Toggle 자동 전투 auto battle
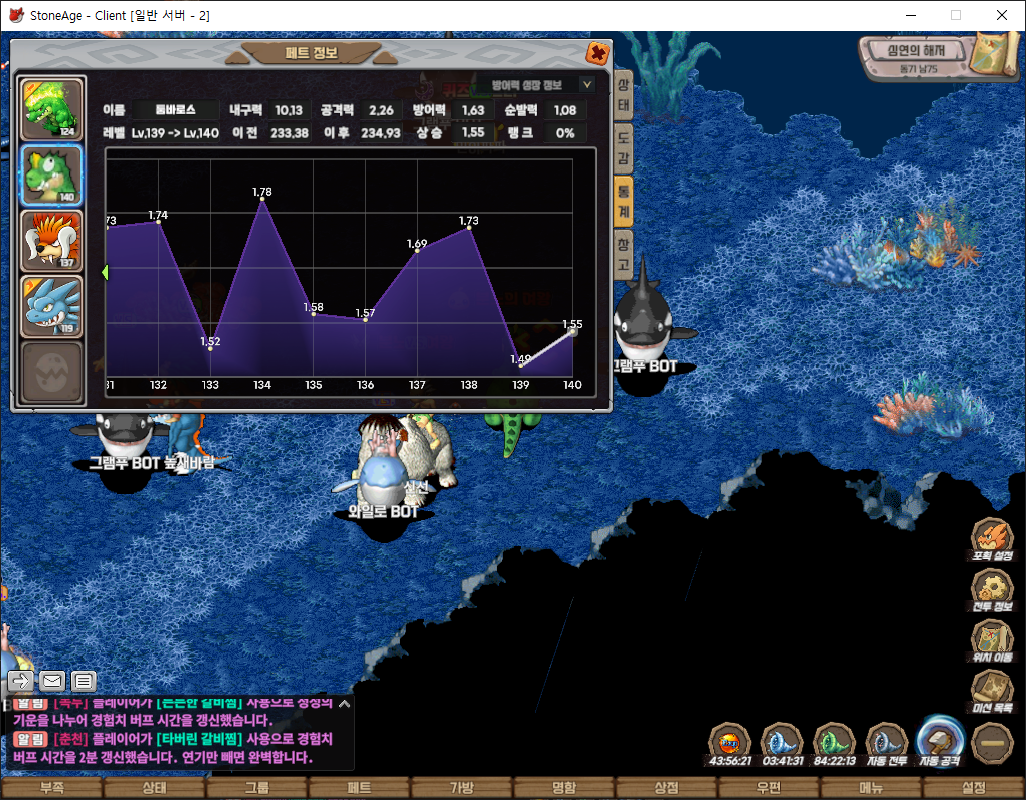This screenshot has height=800, width=1026. [x=887, y=745]
